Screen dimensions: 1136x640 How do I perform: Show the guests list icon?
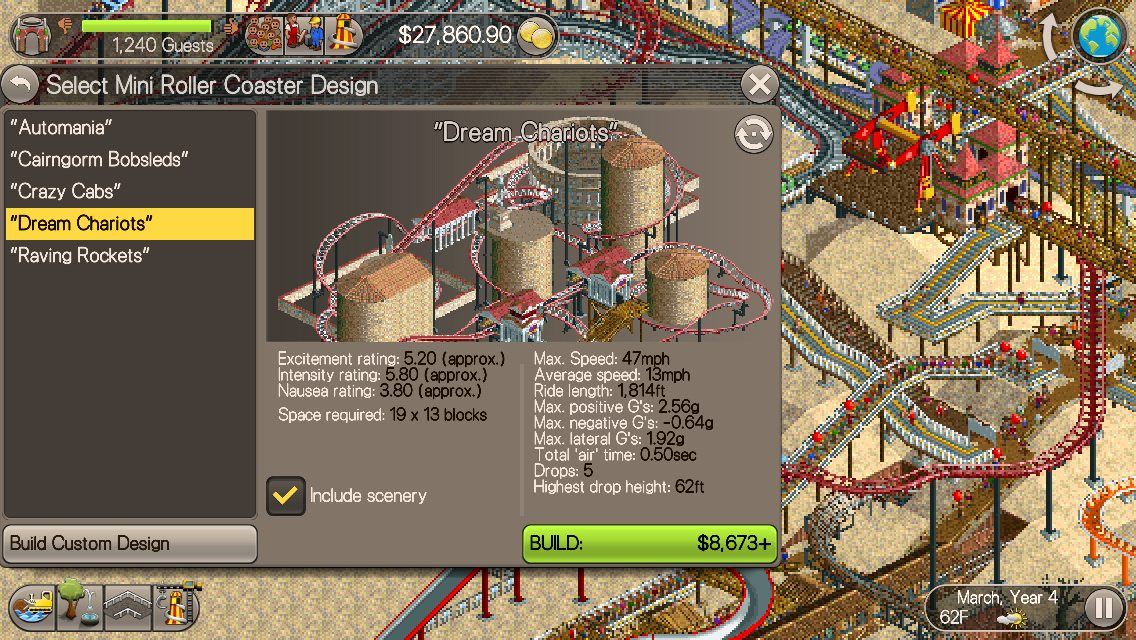pos(264,34)
